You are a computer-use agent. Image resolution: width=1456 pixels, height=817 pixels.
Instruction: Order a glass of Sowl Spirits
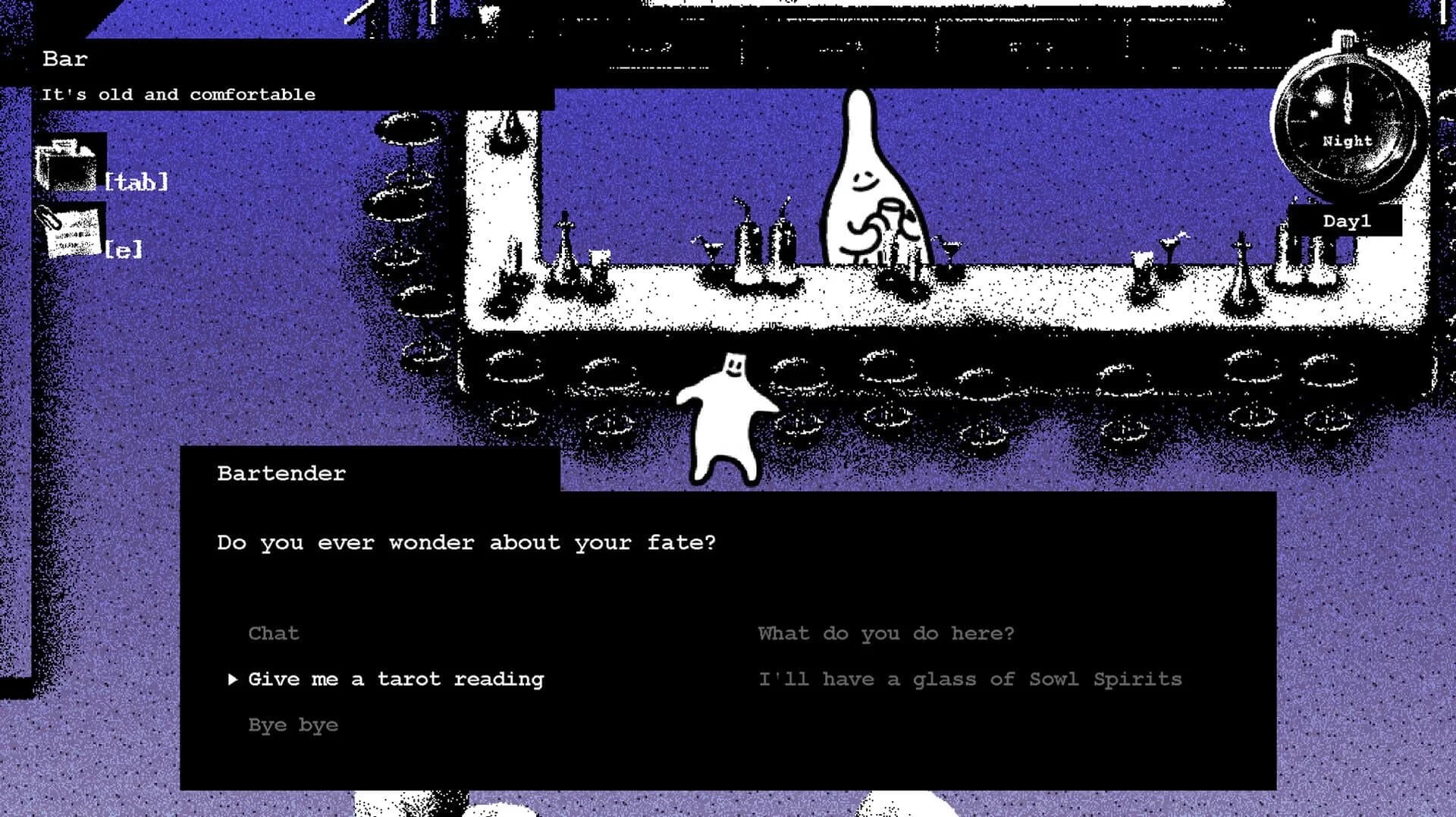(971, 679)
